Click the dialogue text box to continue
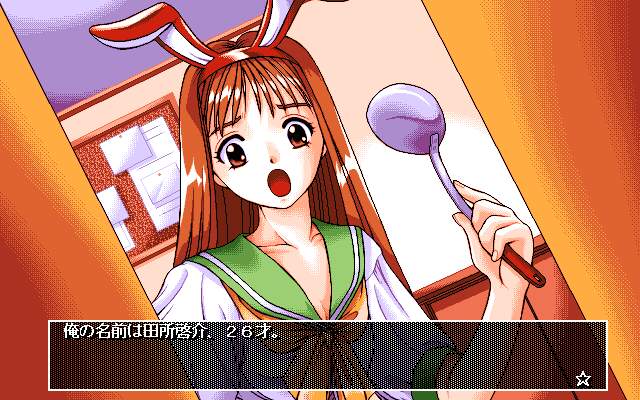This screenshot has height=400, width=640. pyautogui.click(x=326, y=355)
